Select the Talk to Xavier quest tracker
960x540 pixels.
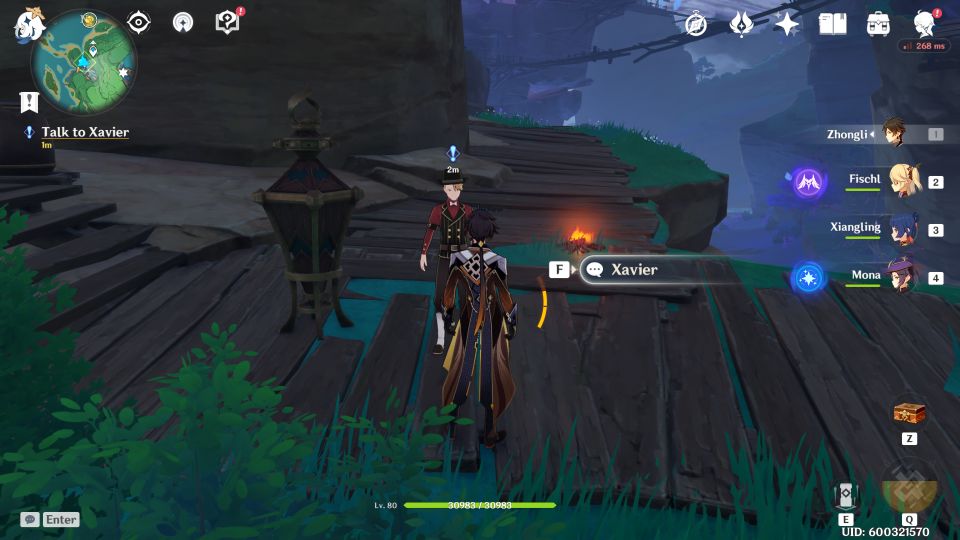point(84,132)
